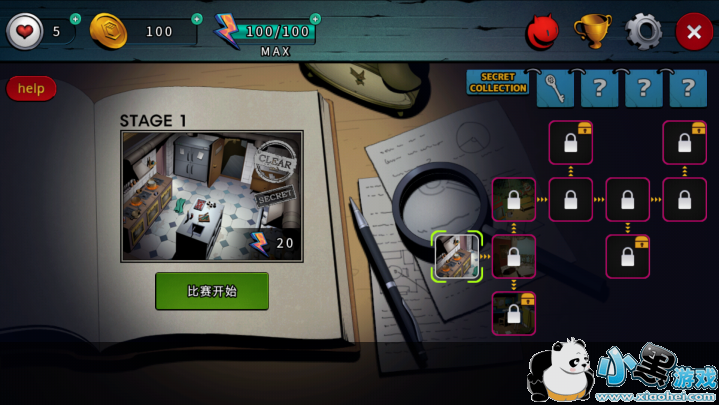View the gold trophy achievements
The width and height of the screenshot is (719, 405).
[x=592, y=31]
